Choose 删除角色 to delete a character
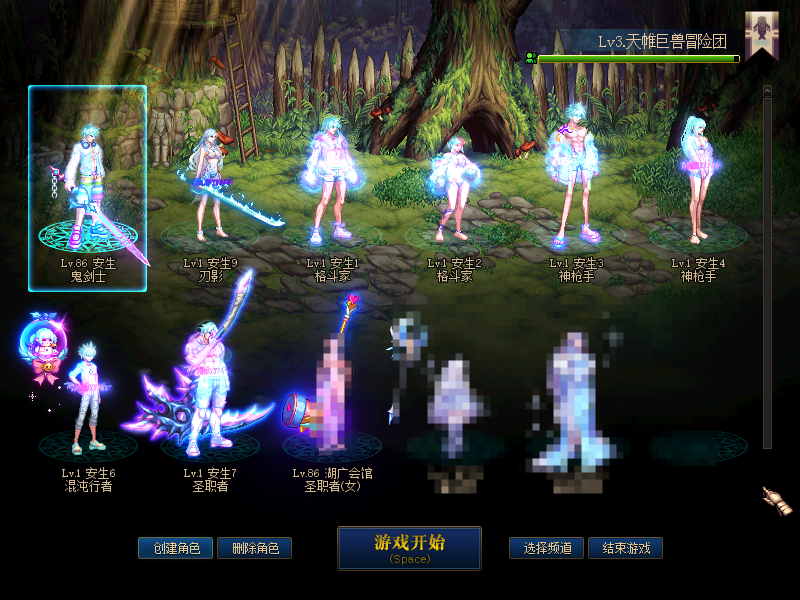Viewport: 800px width, 600px height. coord(254,548)
